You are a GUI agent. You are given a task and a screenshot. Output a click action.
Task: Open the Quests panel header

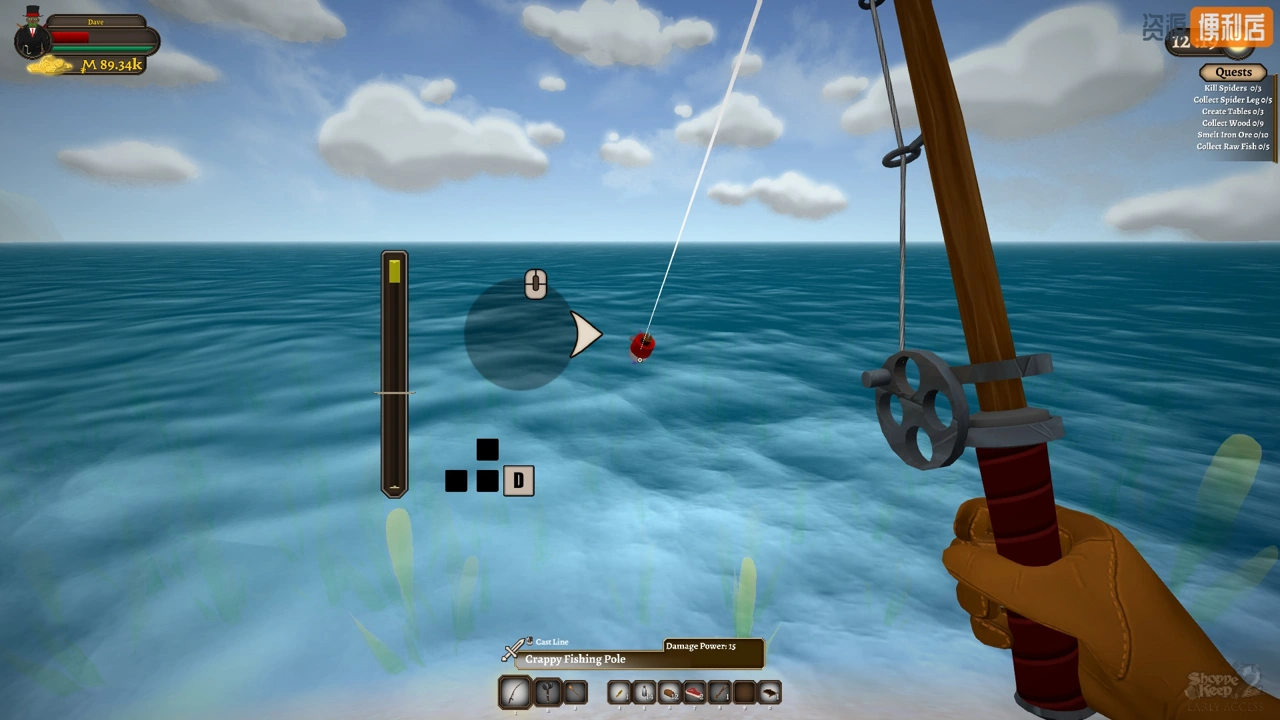click(x=1233, y=72)
